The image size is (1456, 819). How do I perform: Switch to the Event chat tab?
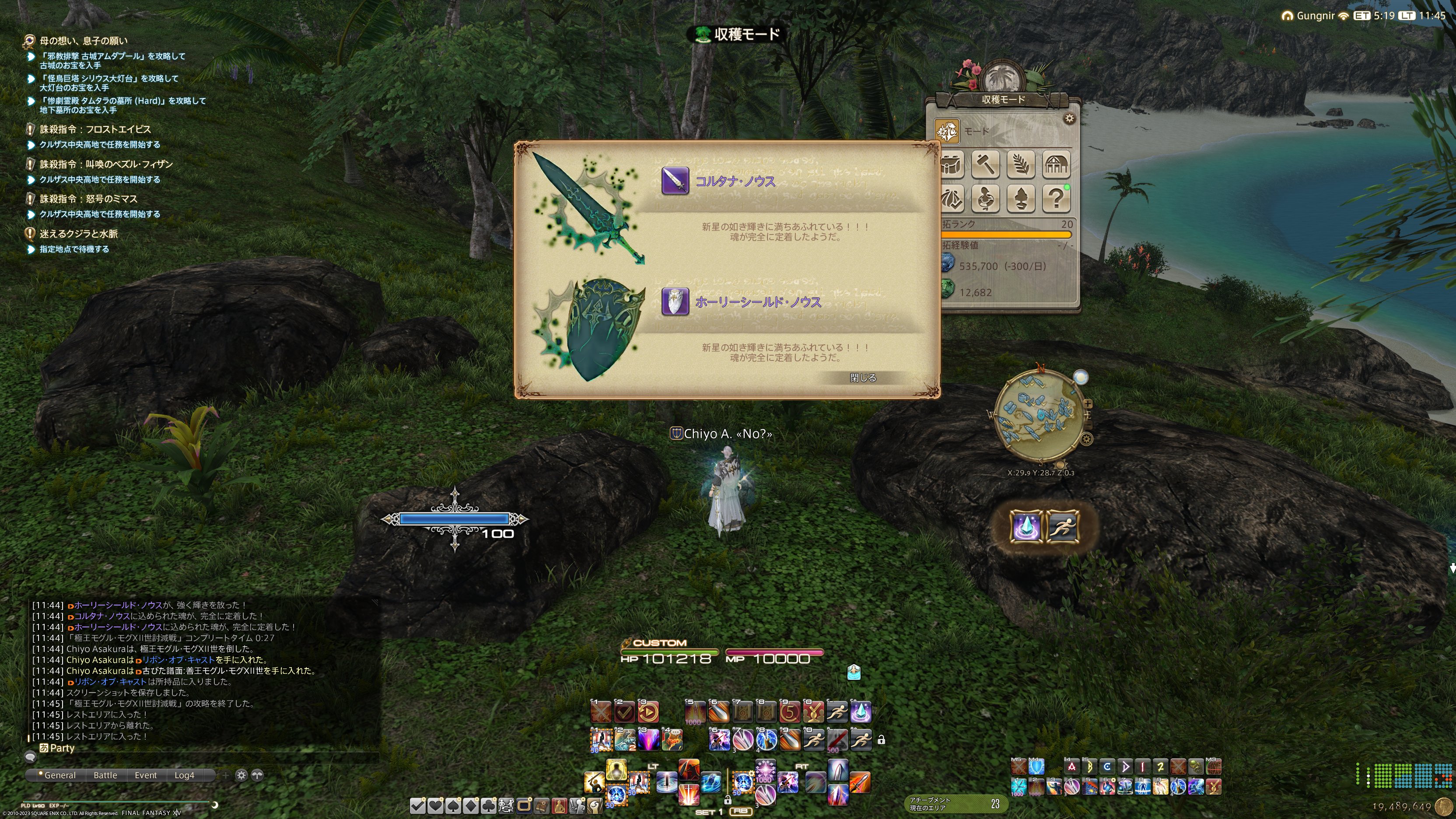click(x=146, y=776)
